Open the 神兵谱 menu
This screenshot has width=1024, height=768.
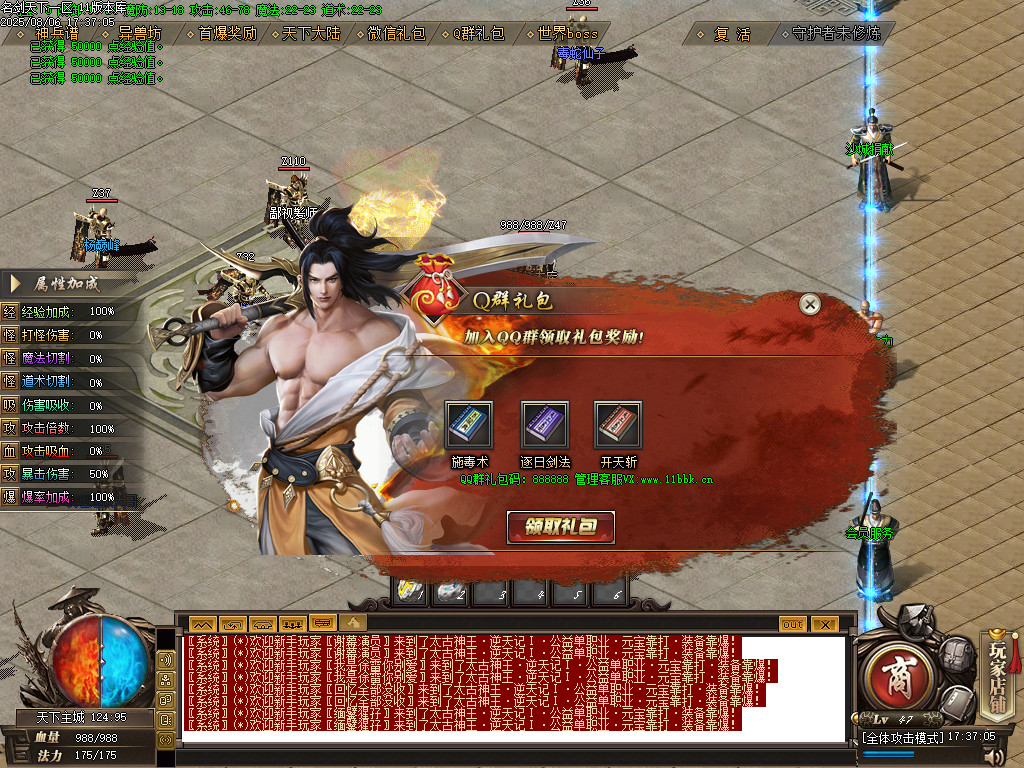pyautogui.click(x=57, y=33)
